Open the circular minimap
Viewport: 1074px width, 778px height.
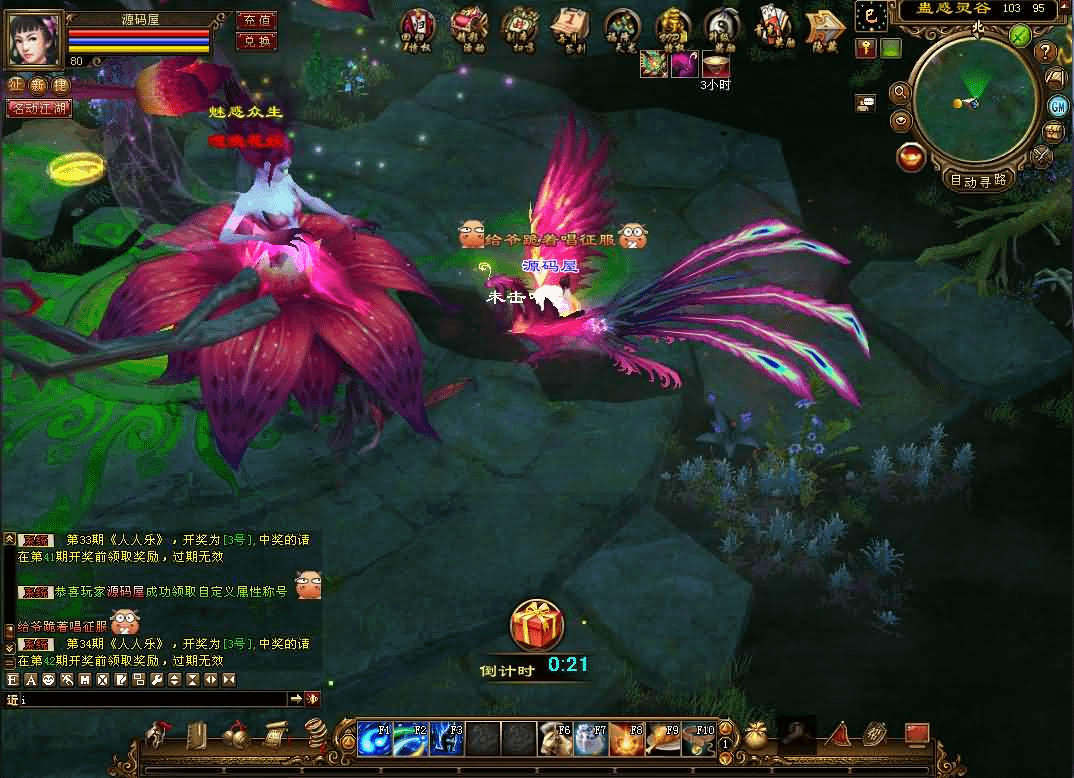point(974,100)
